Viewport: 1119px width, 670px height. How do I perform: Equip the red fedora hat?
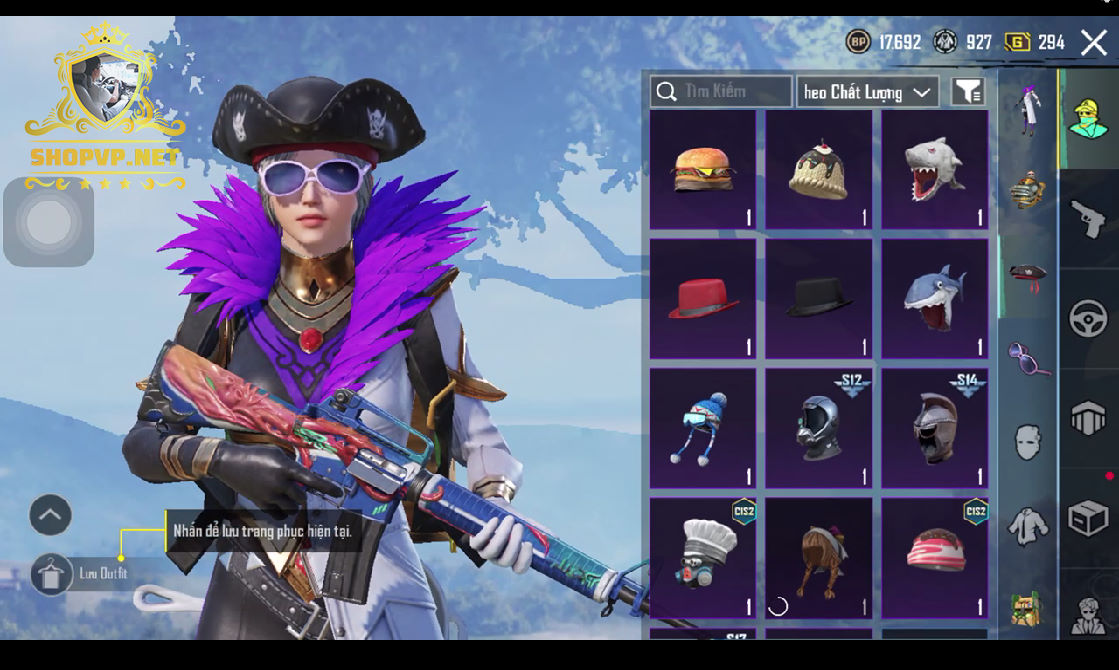tap(703, 298)
